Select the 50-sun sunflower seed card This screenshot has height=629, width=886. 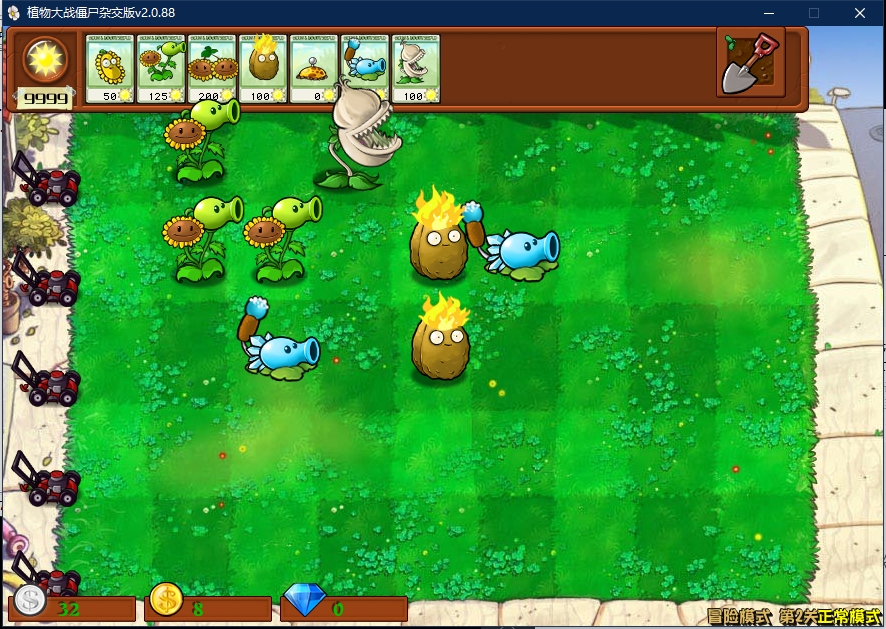(110, 68)
